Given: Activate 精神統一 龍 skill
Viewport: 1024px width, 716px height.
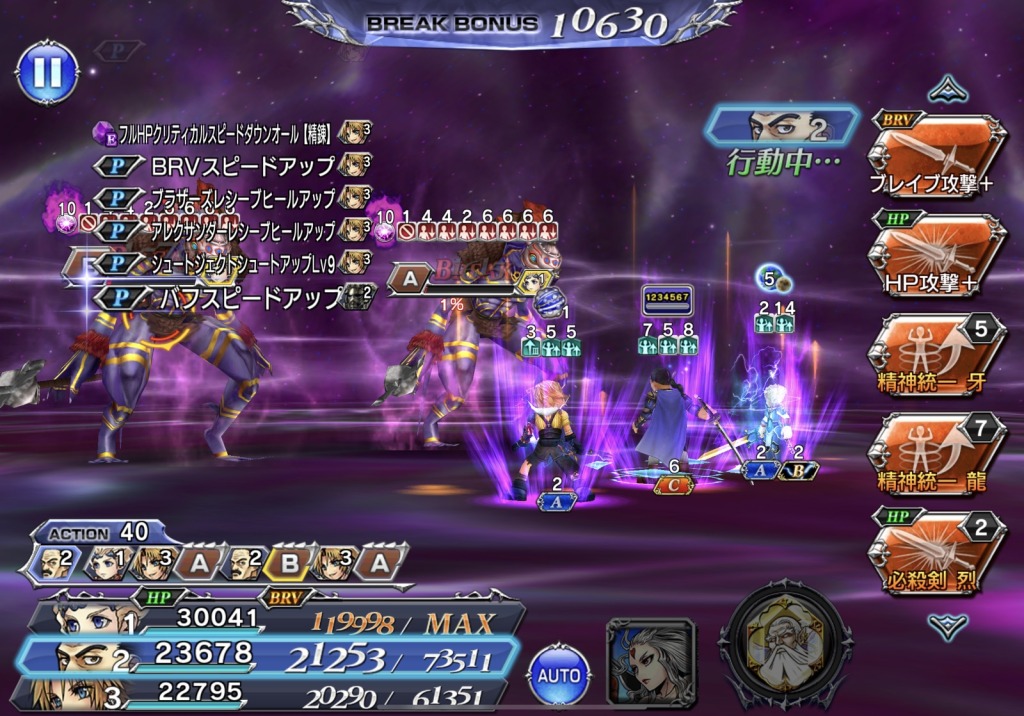Looking at the screenshot, I should [x=936, y=452].
